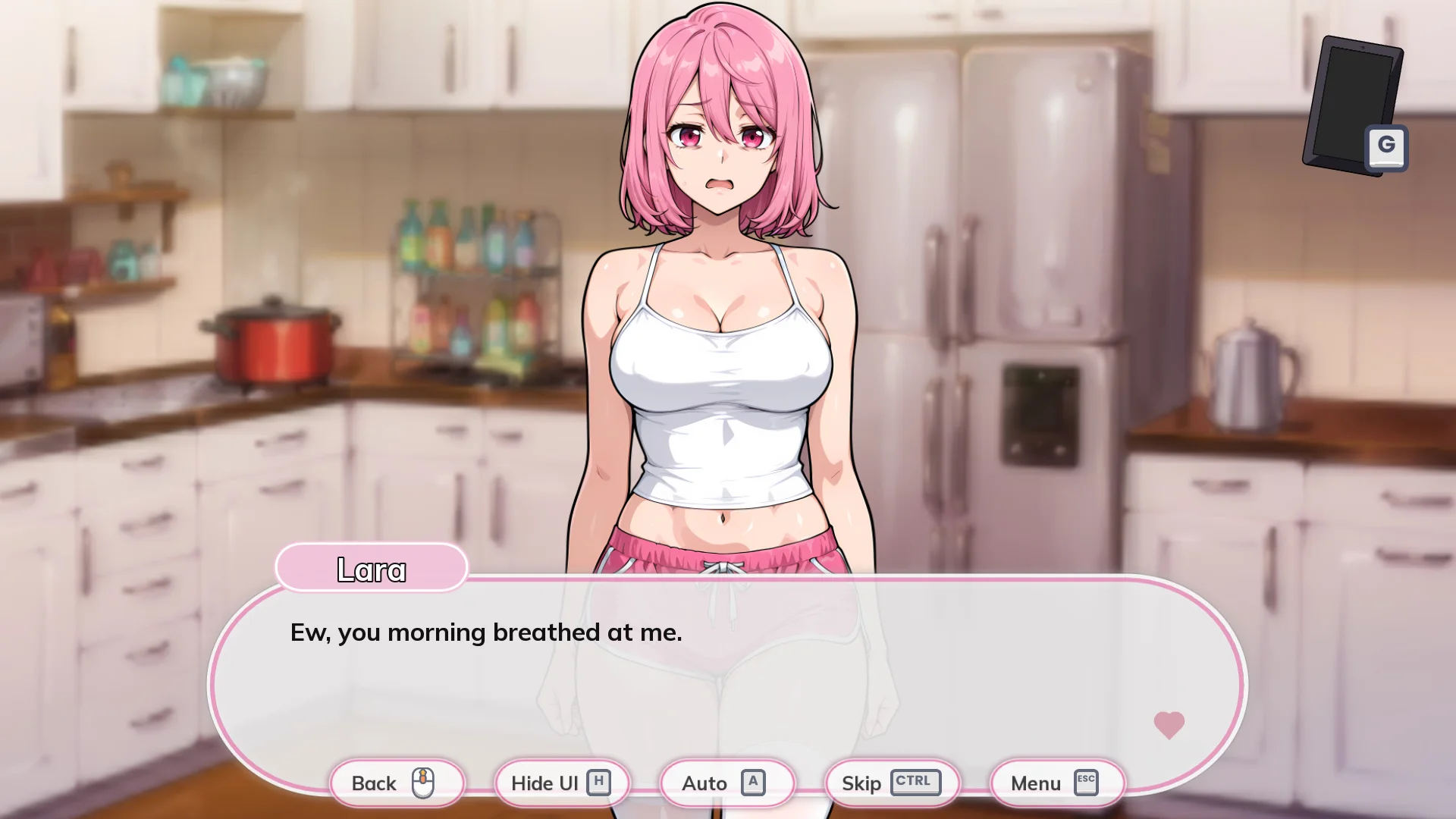1456x819 pixels.
Task: Hide the UI overlay
Action: (561, 783)
